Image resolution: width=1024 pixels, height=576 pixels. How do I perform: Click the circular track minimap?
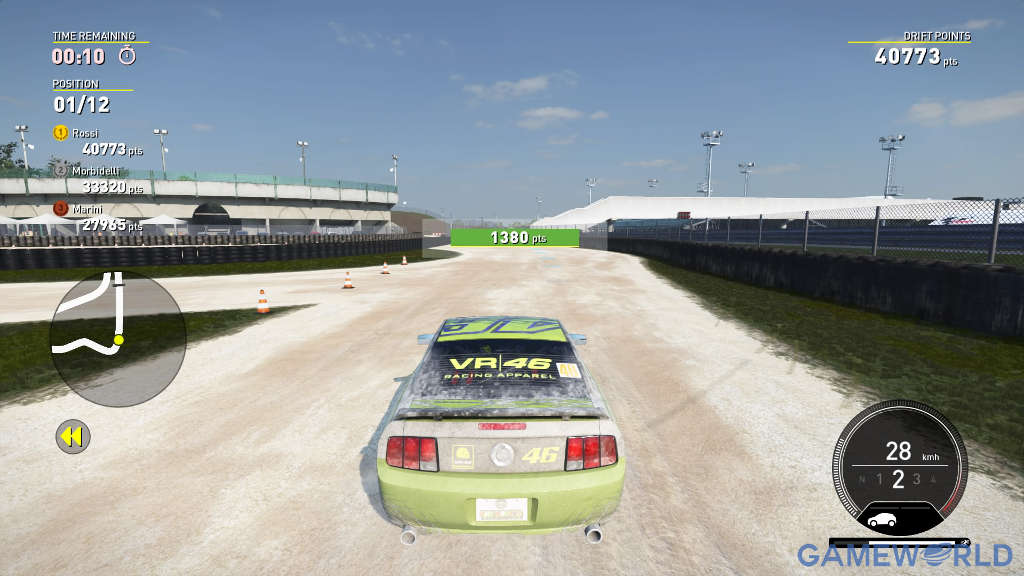point(117,338)
